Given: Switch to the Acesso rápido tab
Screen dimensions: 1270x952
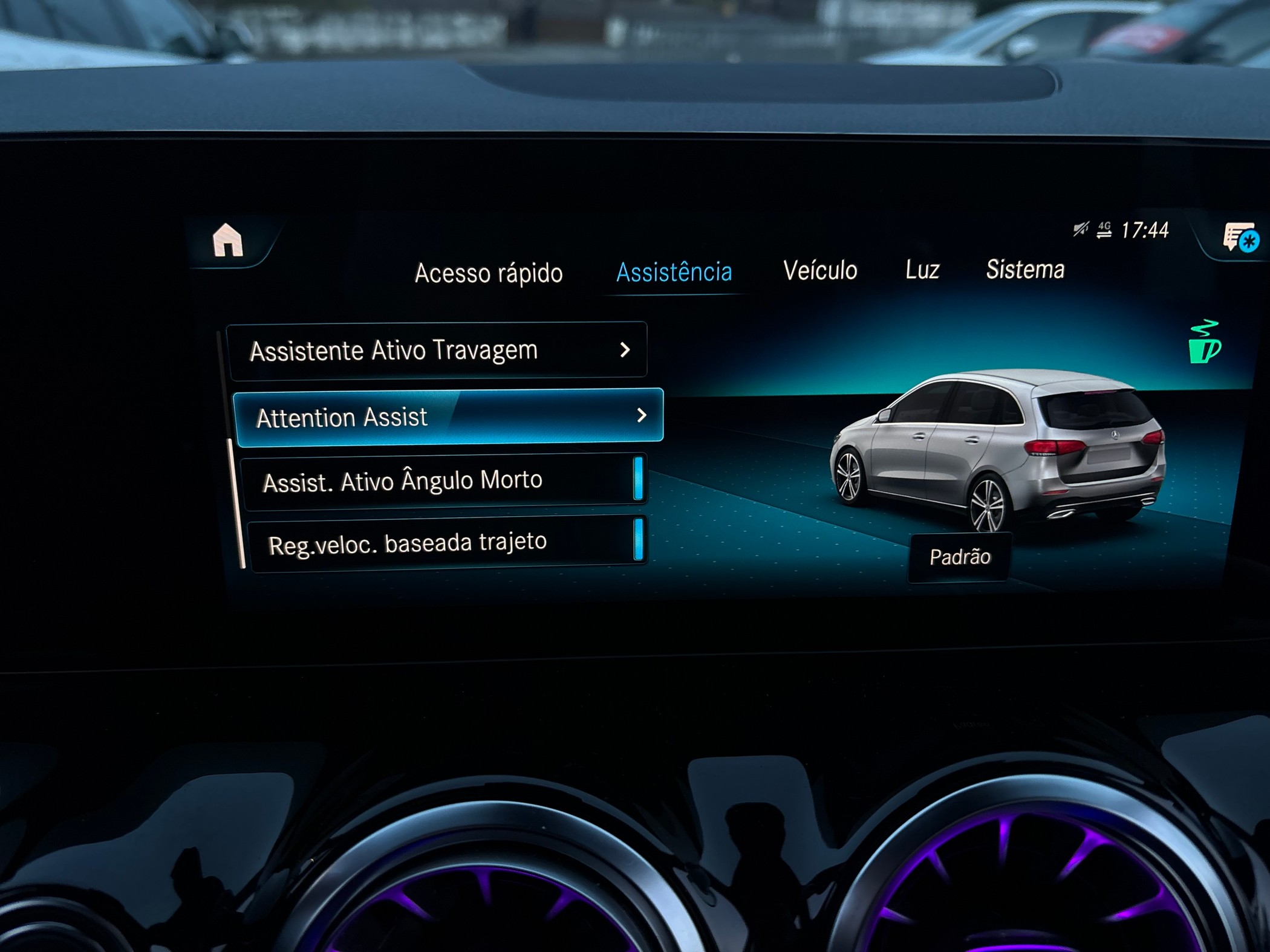Looking at the screenshot, I should point(489,273).
